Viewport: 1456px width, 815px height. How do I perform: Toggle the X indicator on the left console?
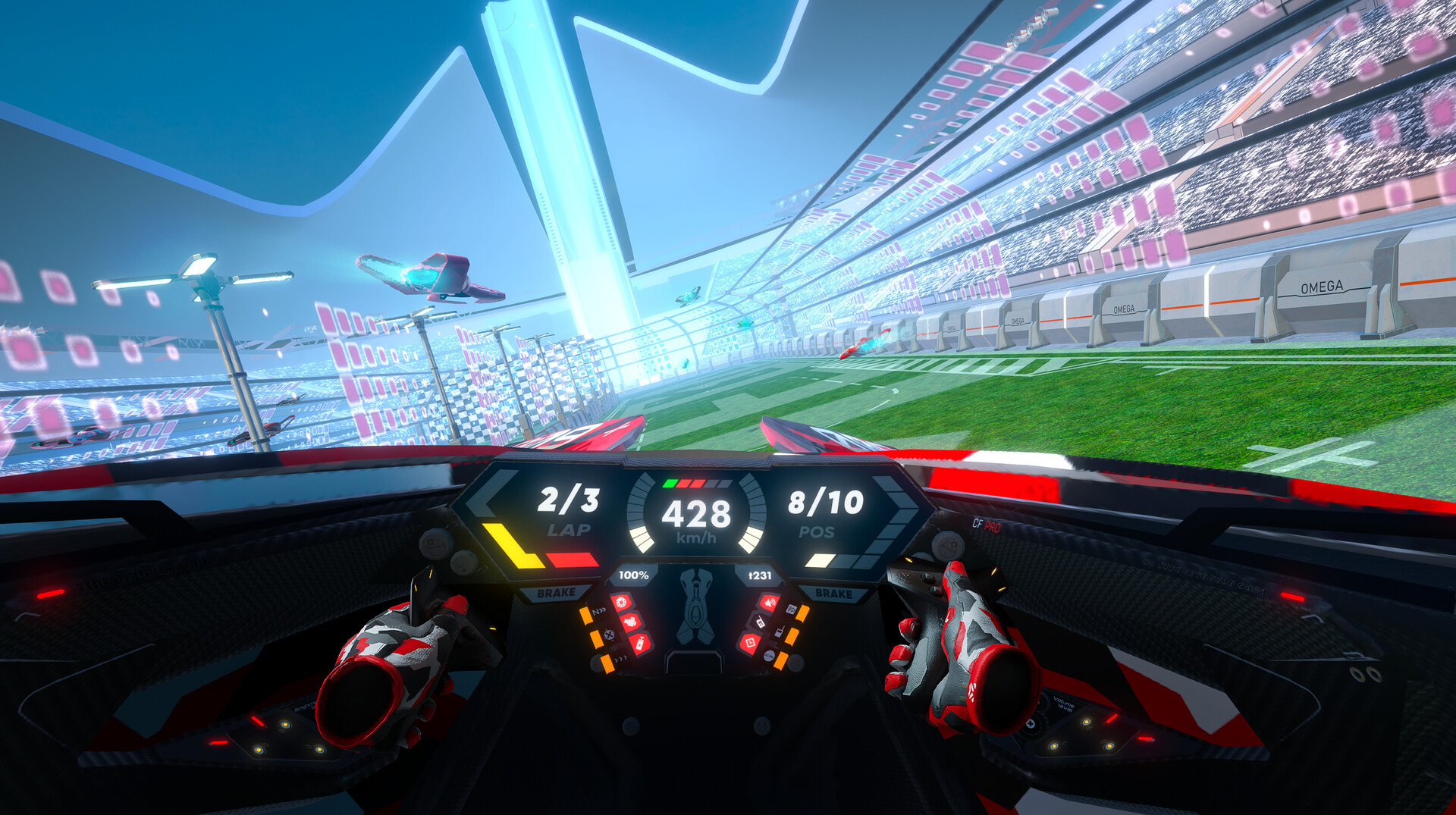tap(608, 635)
